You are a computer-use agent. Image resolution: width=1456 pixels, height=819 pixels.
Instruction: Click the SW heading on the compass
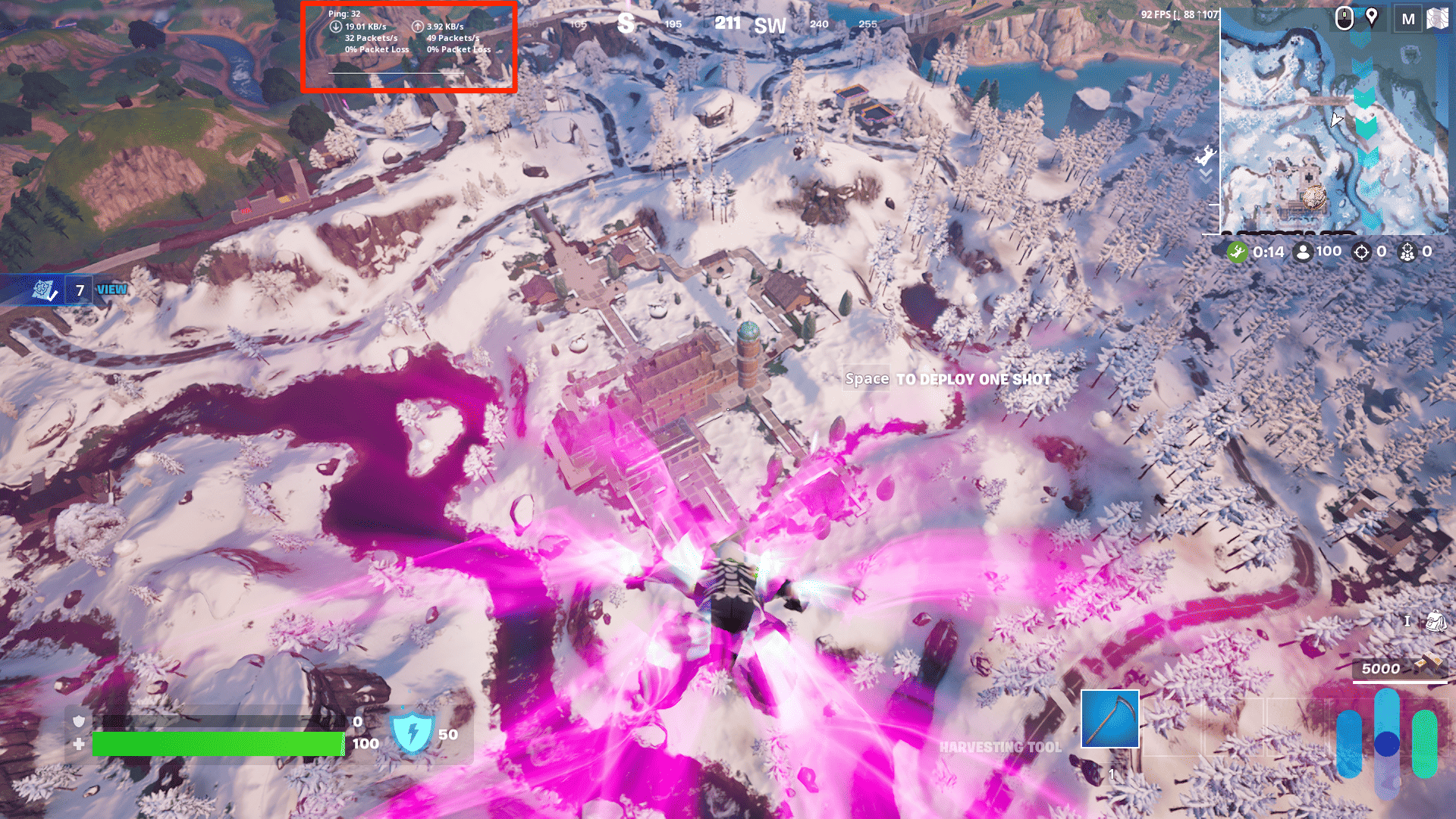click(769, 24)
